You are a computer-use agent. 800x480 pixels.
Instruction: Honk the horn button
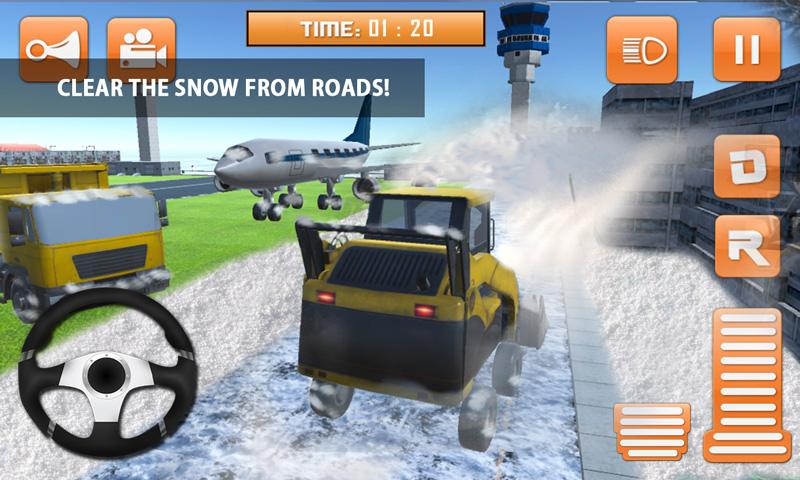click(x=54, y=48)
